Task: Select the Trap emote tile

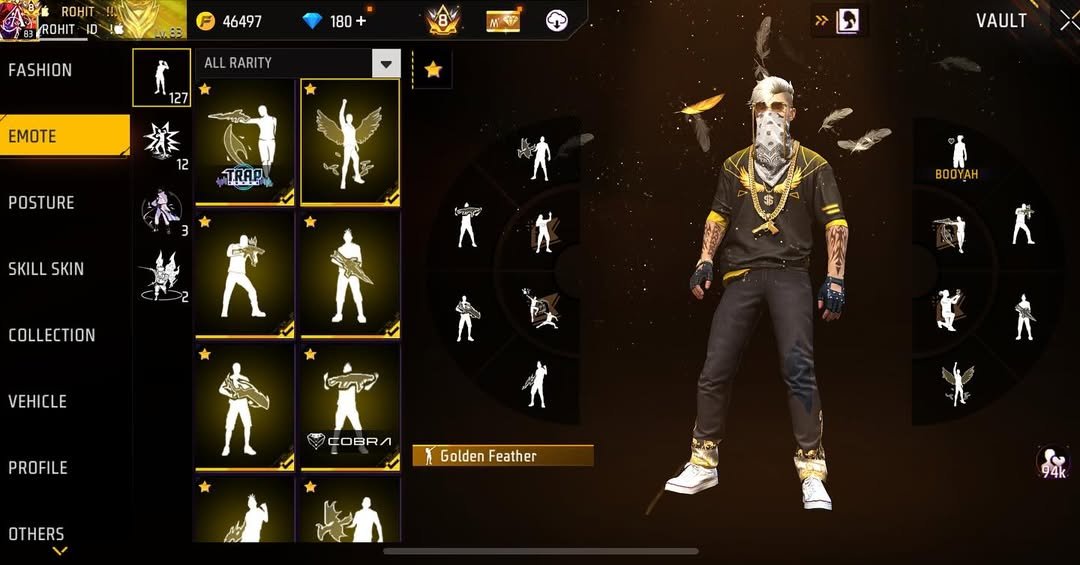Action: click(245, 142)
